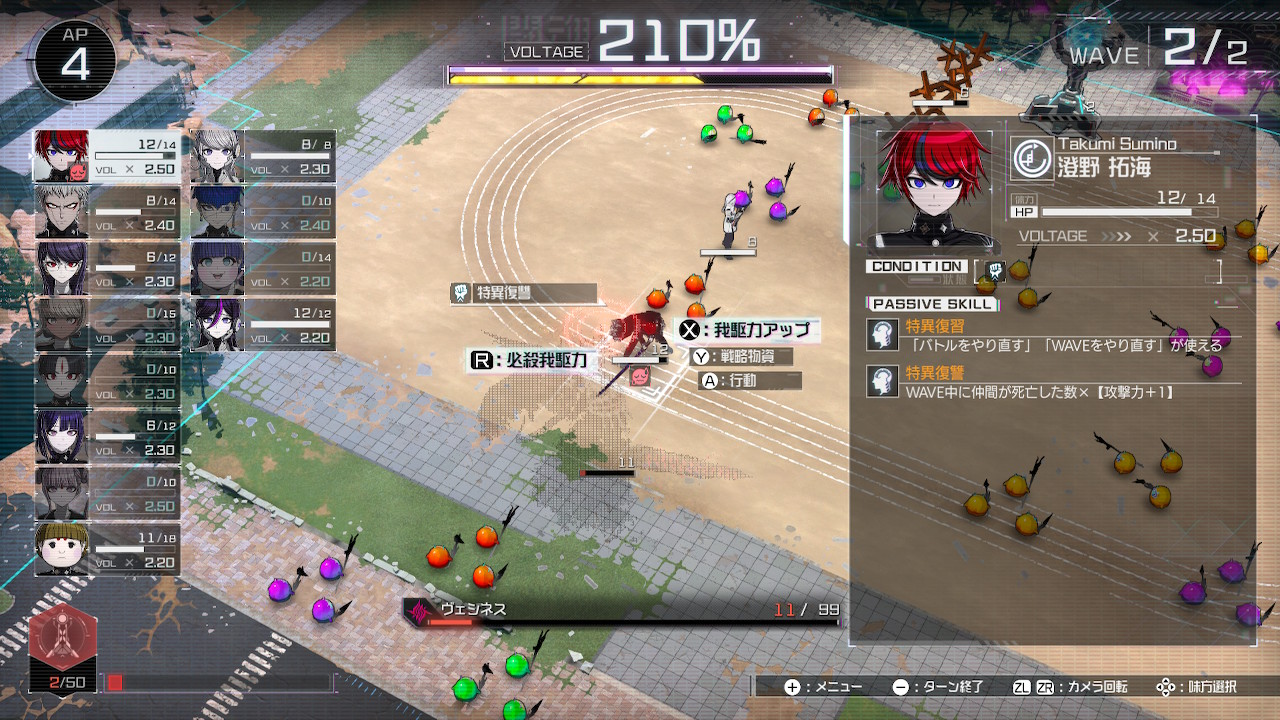View the 特異復讐 attack-bonus passive skill row
The image size is (1280, 720).
tap(1050, 383)
